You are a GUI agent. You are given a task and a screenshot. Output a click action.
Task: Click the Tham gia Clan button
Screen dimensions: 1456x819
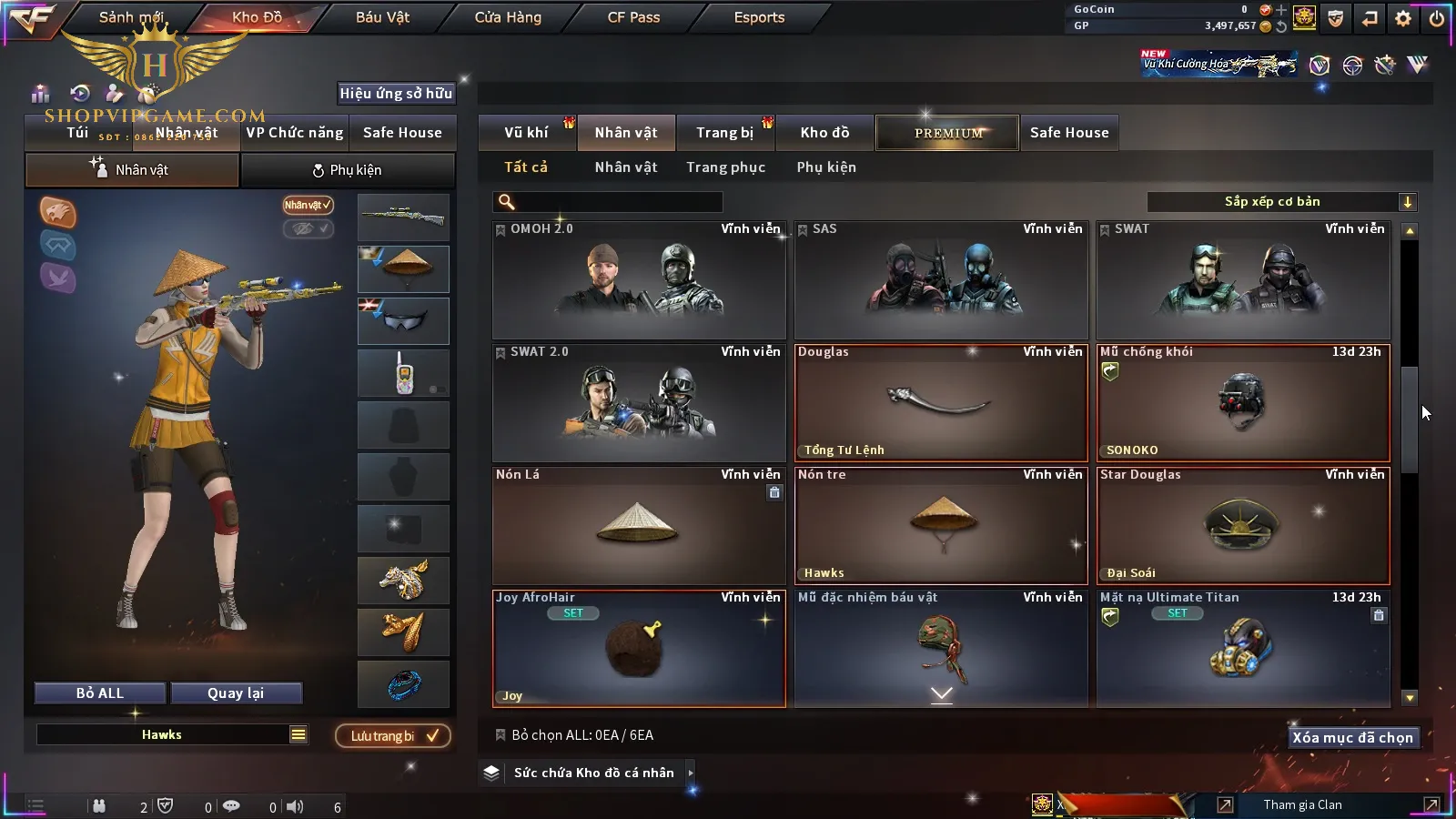(x=1302, y=804)
